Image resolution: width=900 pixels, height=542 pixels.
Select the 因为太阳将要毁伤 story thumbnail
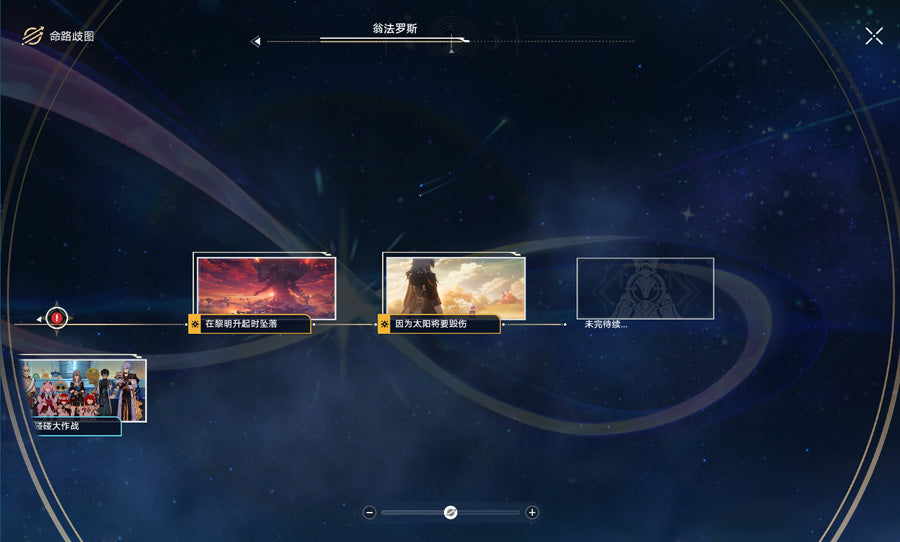(x=455, y=287)
